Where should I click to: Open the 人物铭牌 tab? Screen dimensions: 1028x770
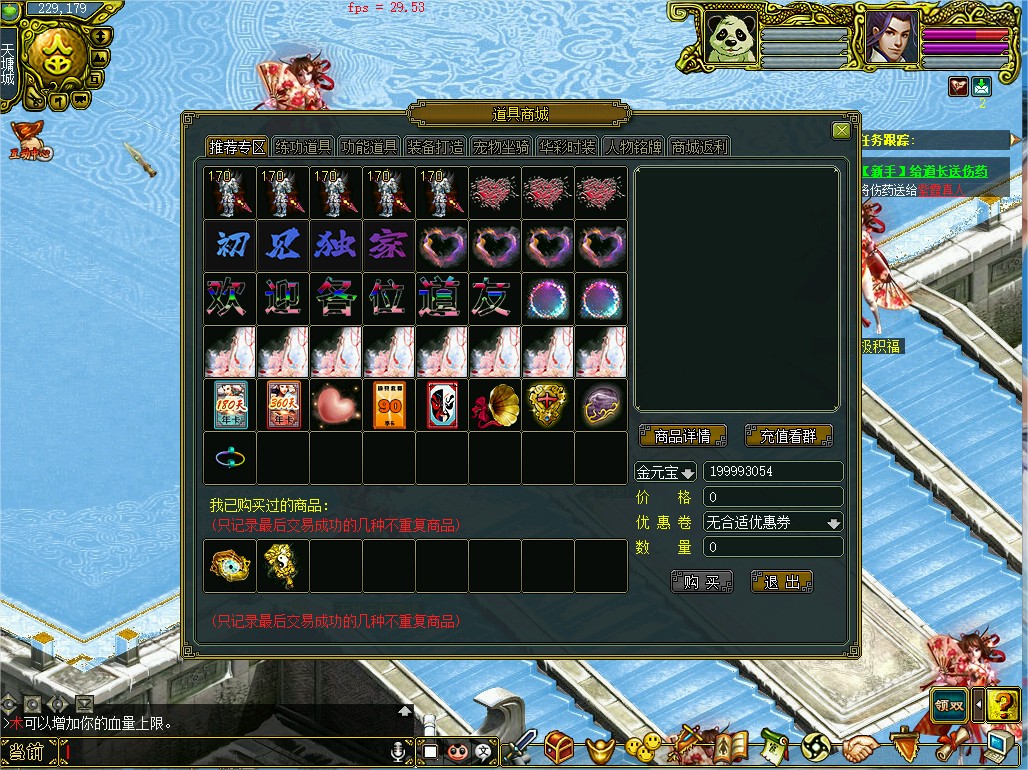pyautogui.click(x=633, y=147)
